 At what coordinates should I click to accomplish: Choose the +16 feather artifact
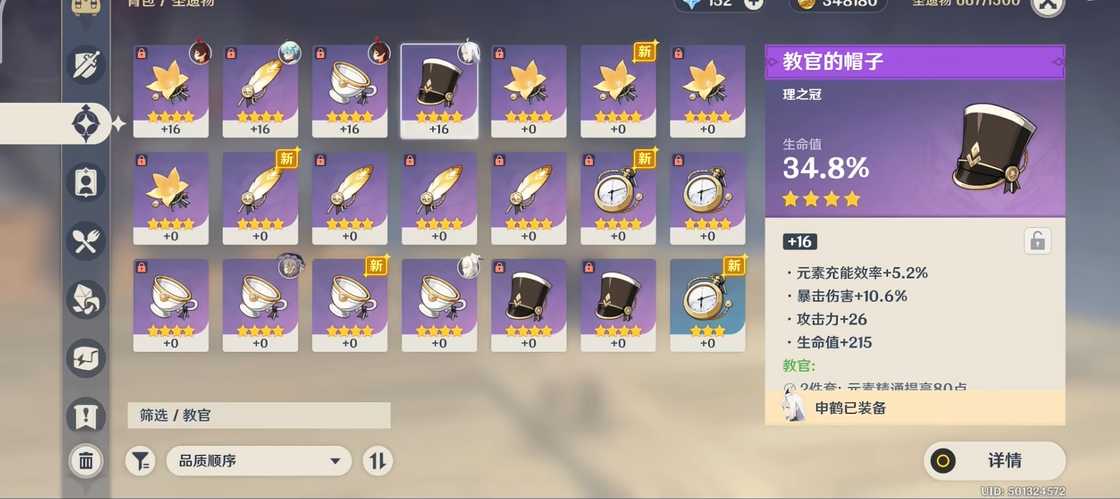pos(260,90)
